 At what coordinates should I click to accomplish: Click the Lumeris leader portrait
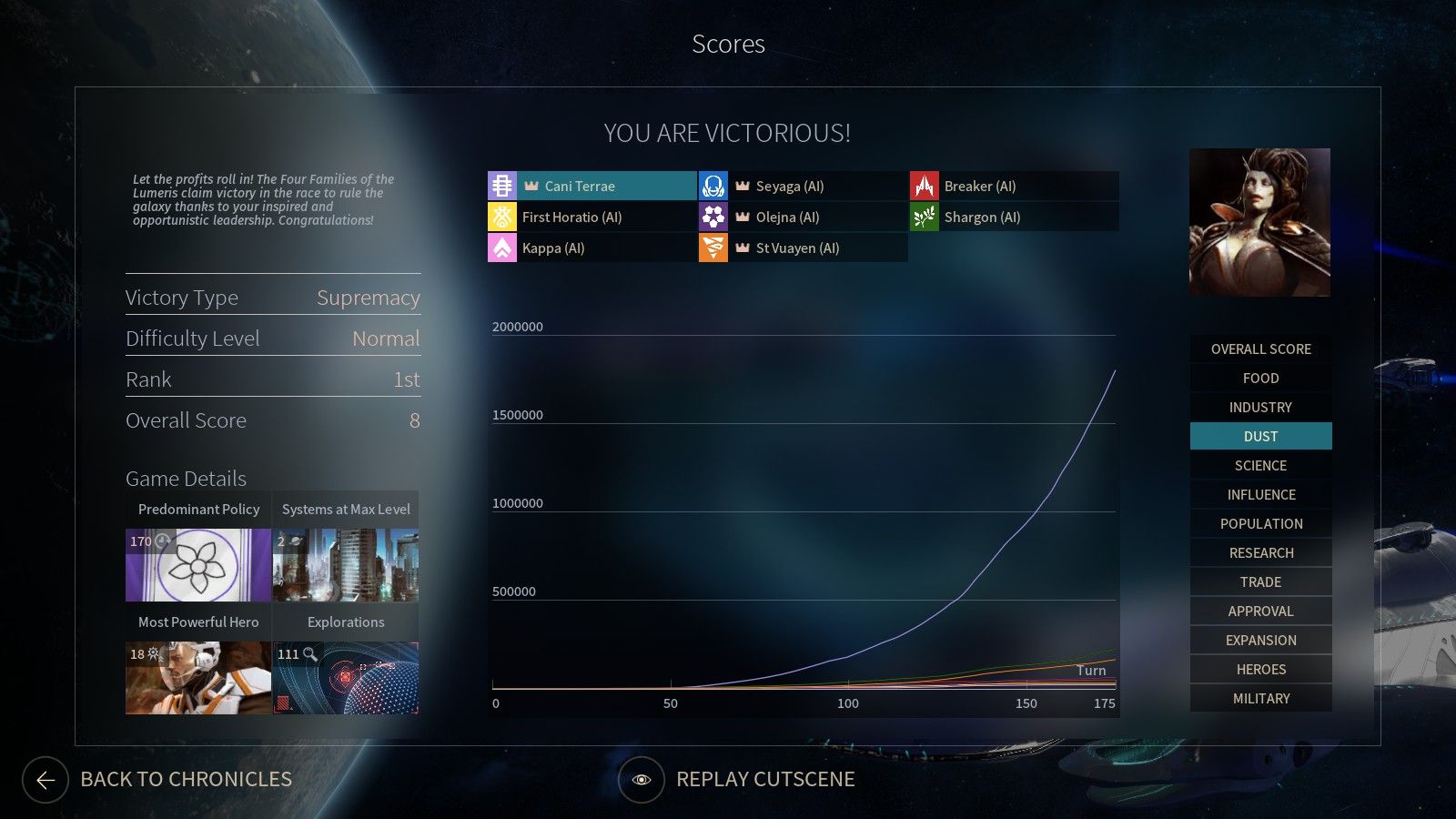(x=1259, y=222)
